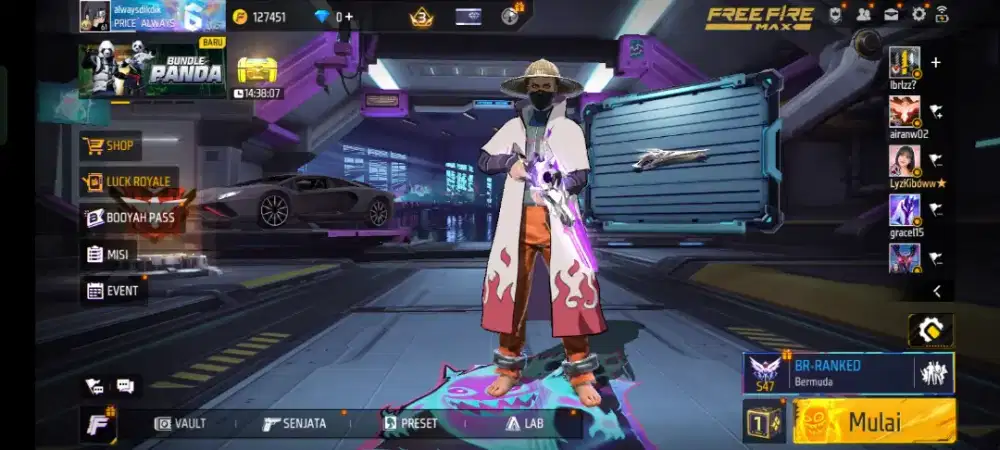The image size is (1000, 450).
Task: Select the Preset tab
Action: tap(410, 423)
